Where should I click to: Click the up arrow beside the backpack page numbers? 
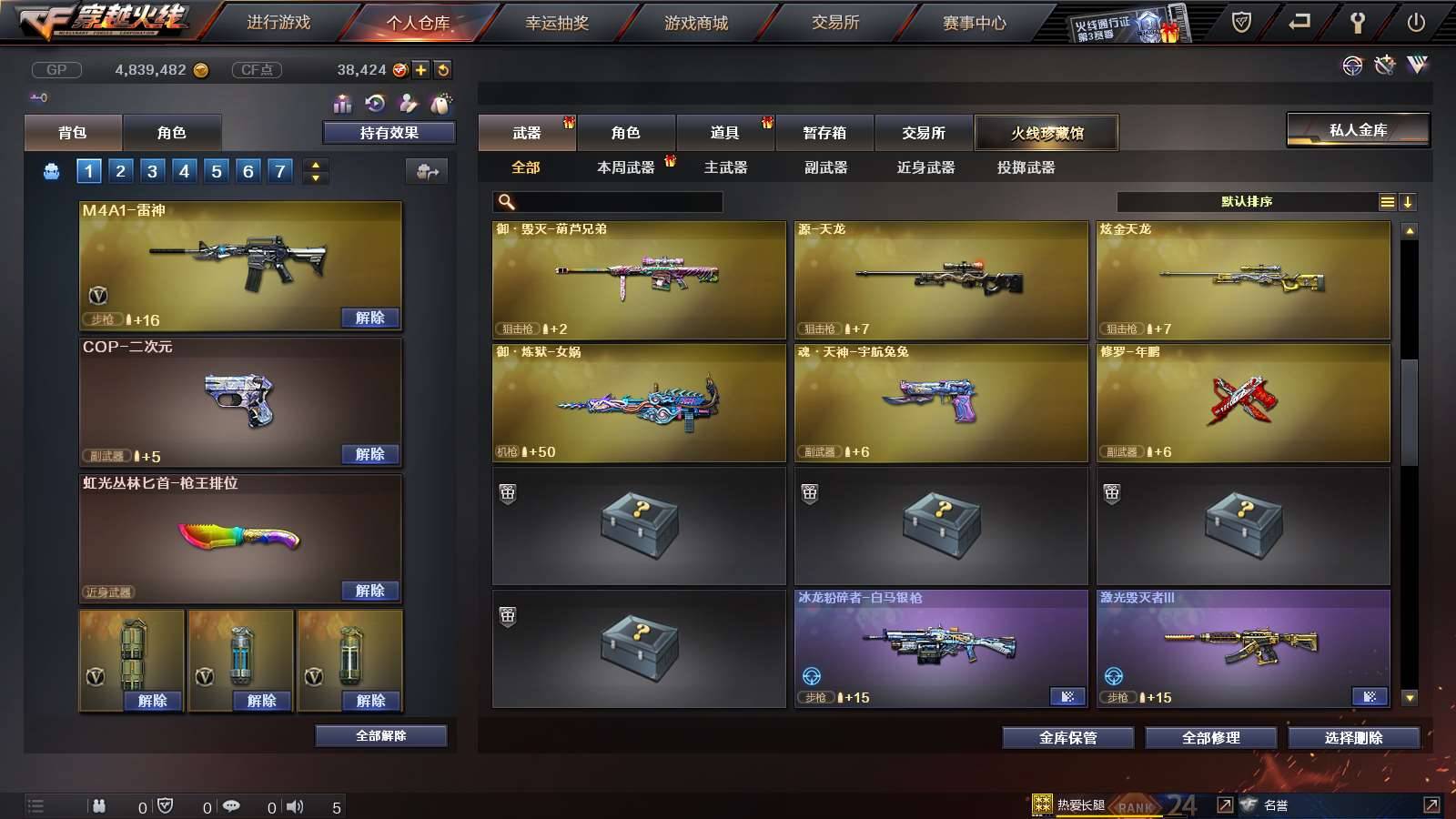pyautogui.click(x=316, y=164)
